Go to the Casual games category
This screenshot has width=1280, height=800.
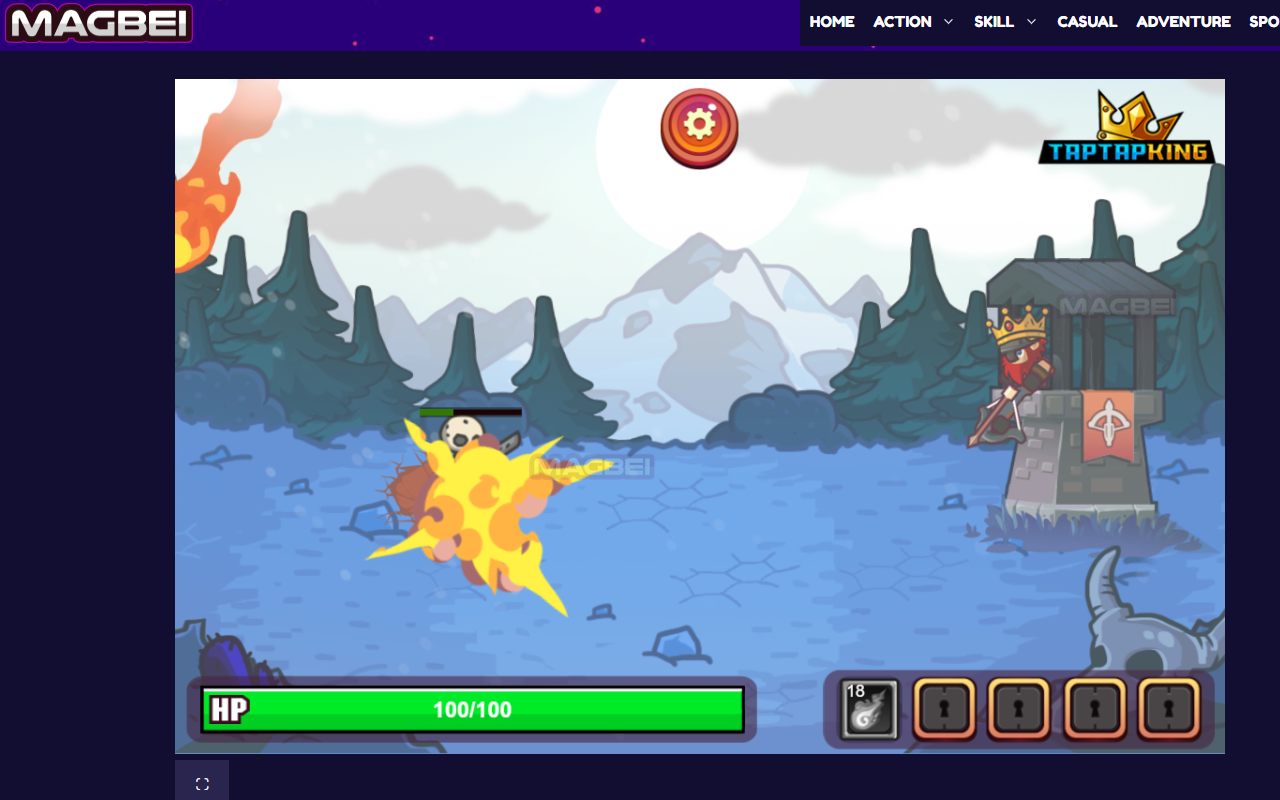point(1087,22)
